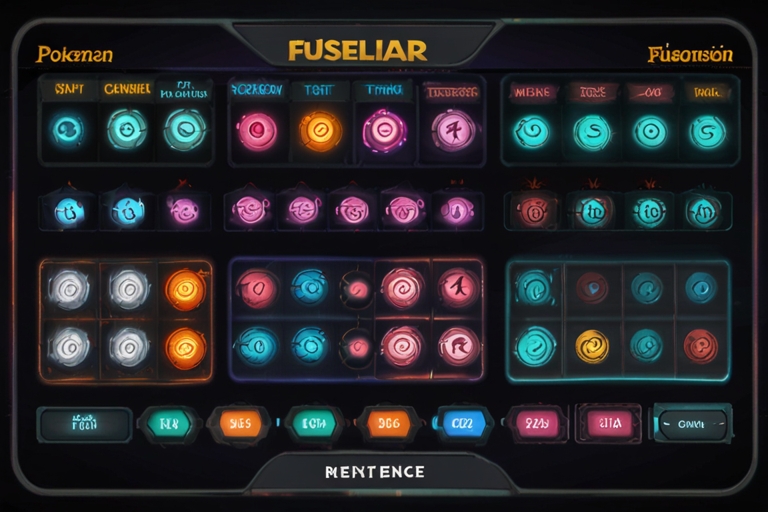Image resolution: width=768 pixels, height=512 pixels.
Task: Pick the pink orb marked with a 7
Action: click(452, 129)
